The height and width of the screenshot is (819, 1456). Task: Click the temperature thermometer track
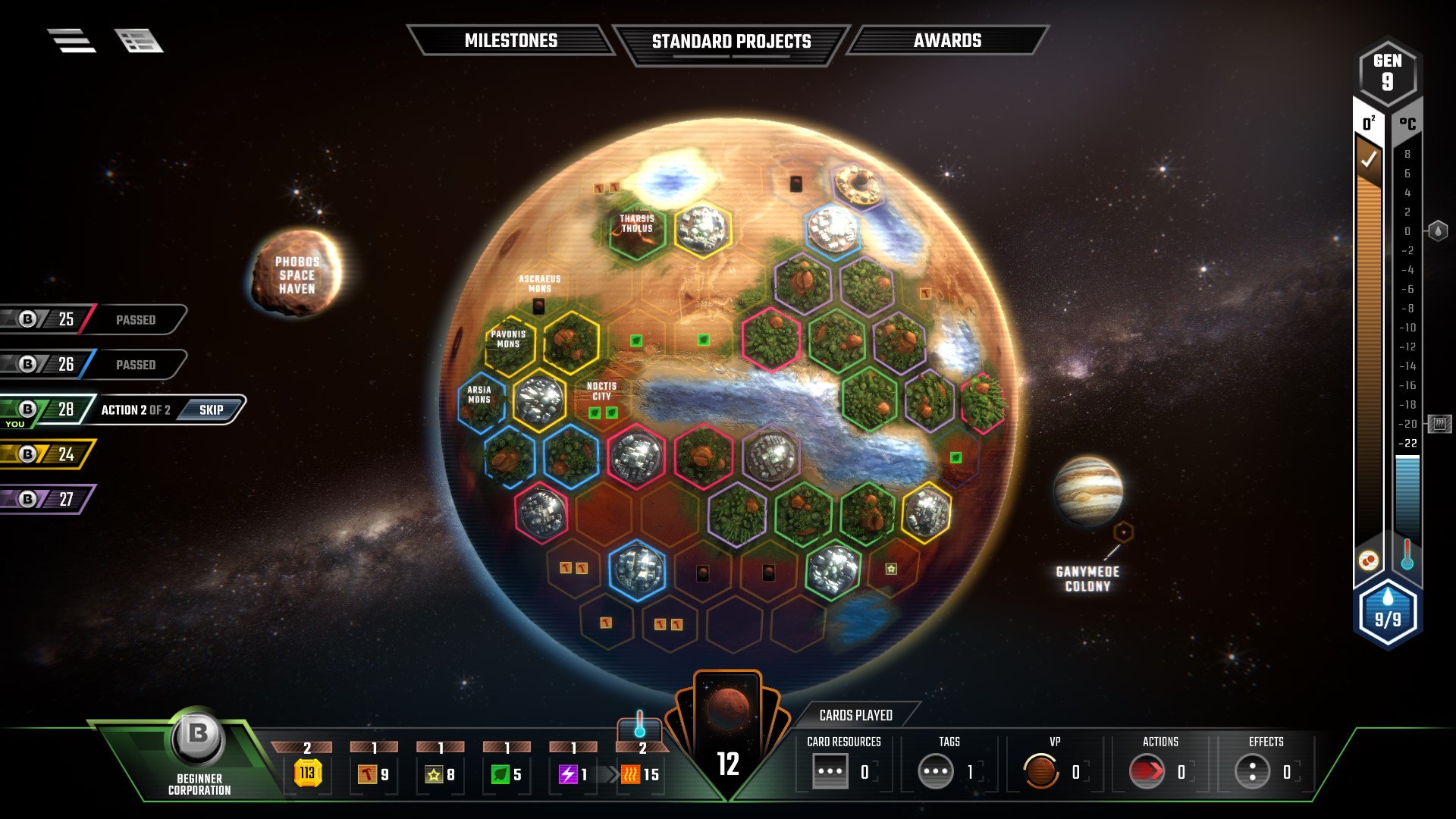[x=1407, y=341]
